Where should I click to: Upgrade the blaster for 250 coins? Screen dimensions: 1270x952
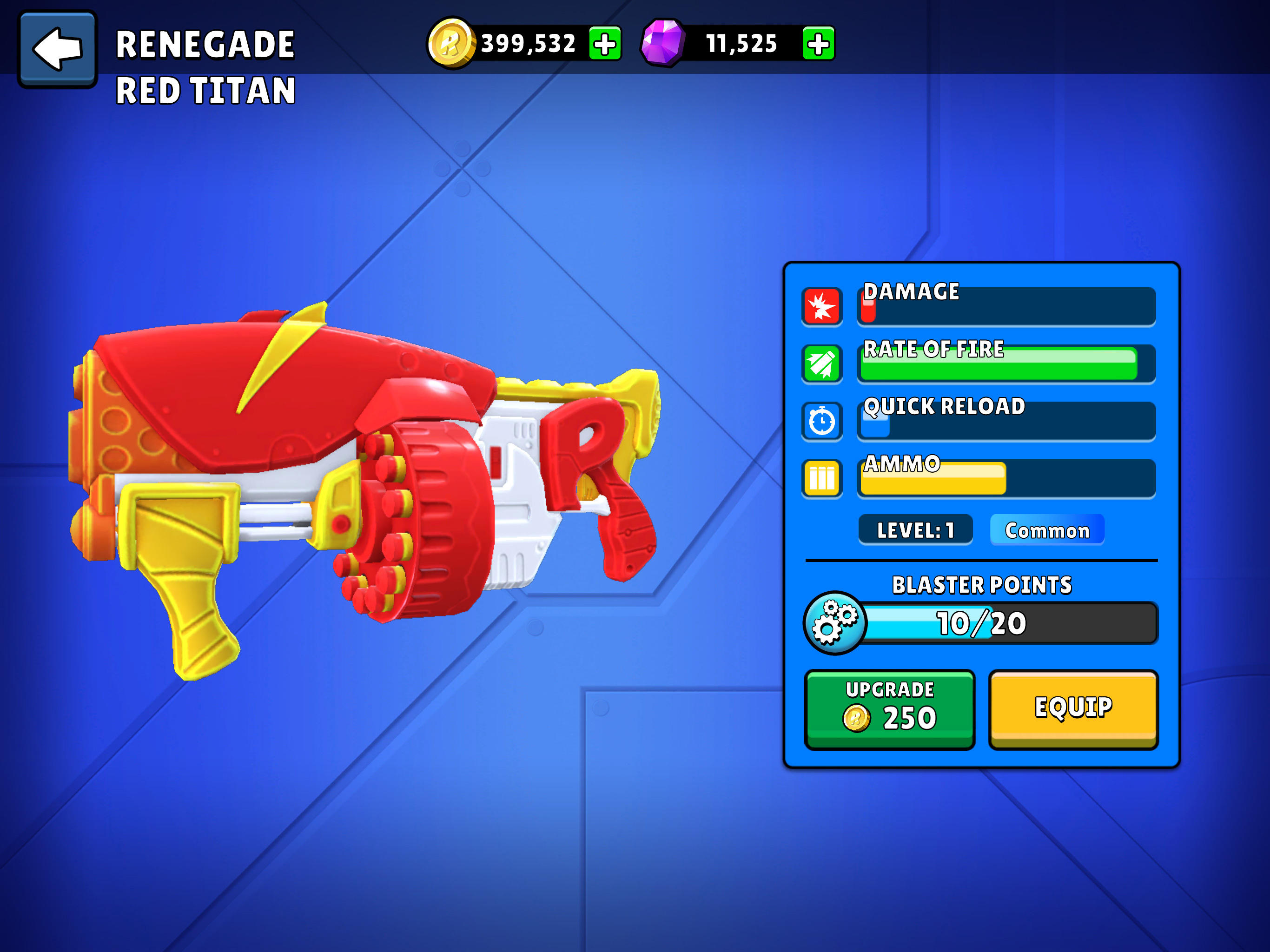[x=889, y=708]
